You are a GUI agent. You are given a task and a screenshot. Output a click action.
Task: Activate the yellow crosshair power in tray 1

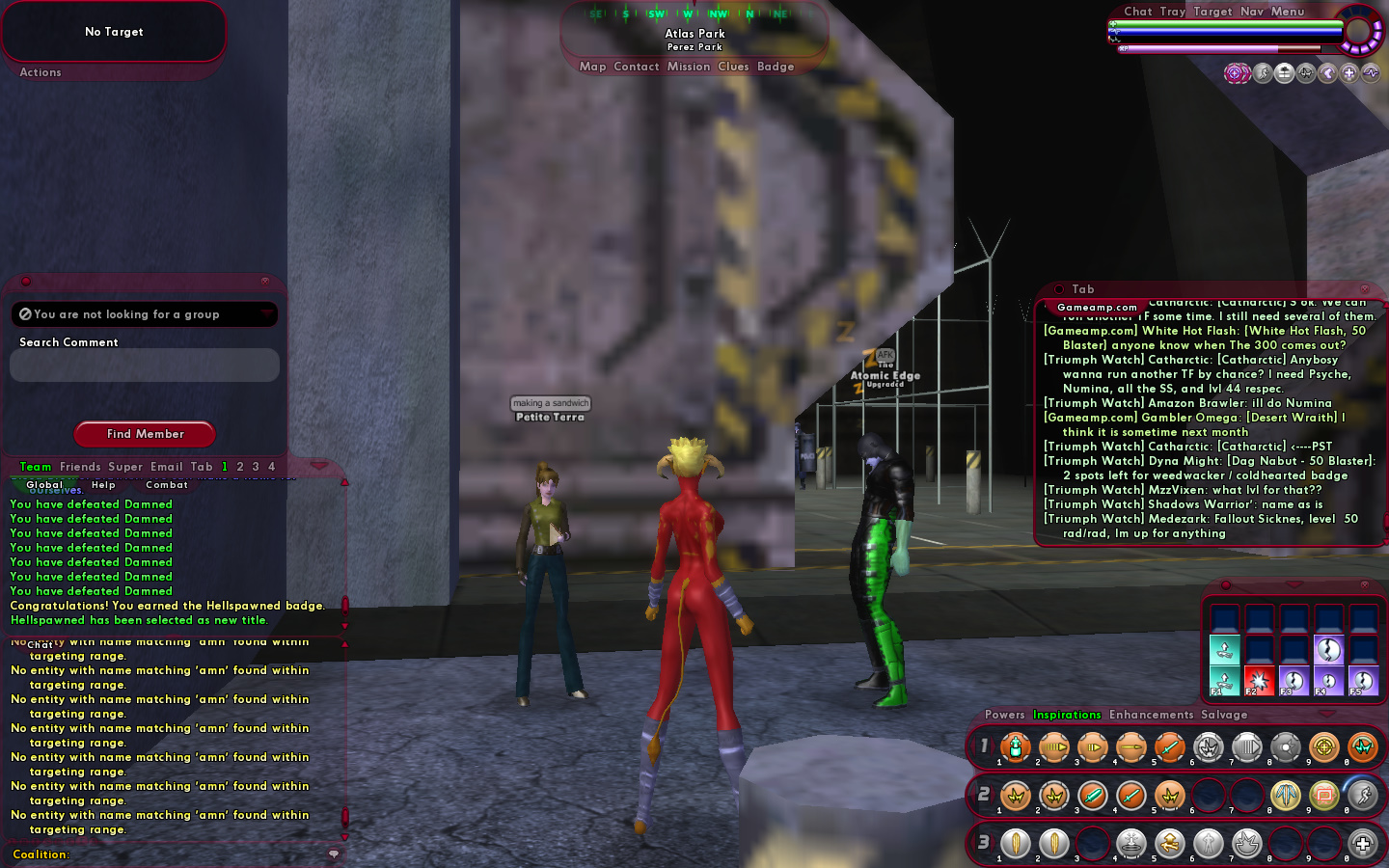coord(1323,746)
